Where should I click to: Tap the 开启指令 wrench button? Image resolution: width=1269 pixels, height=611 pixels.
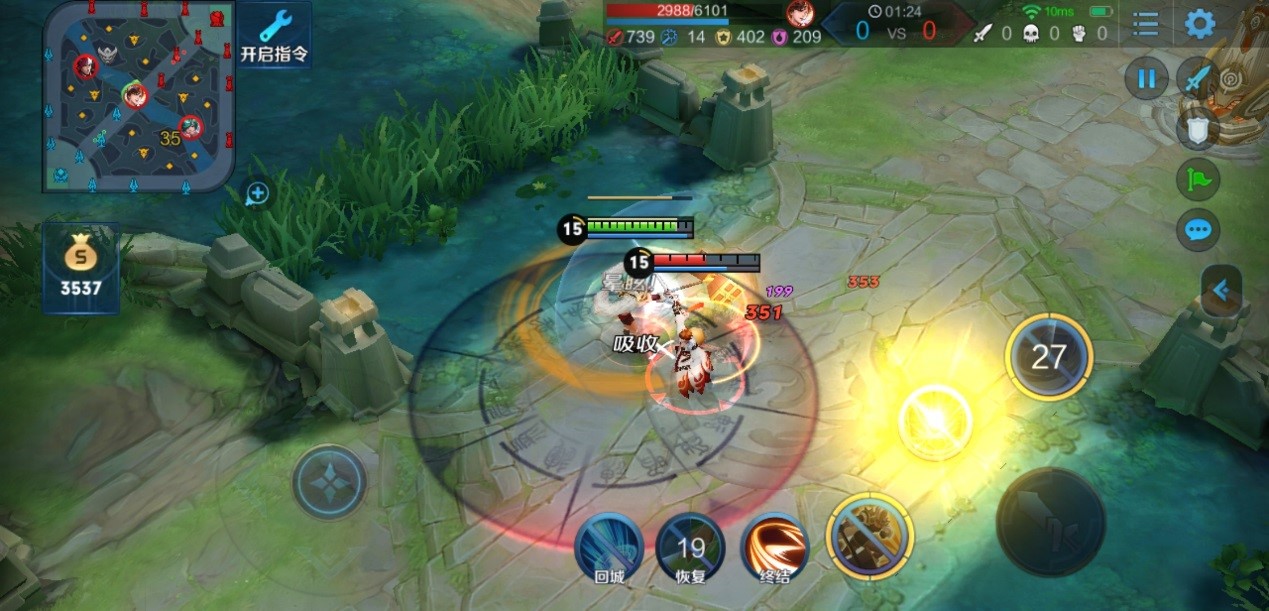pos(273,35)
